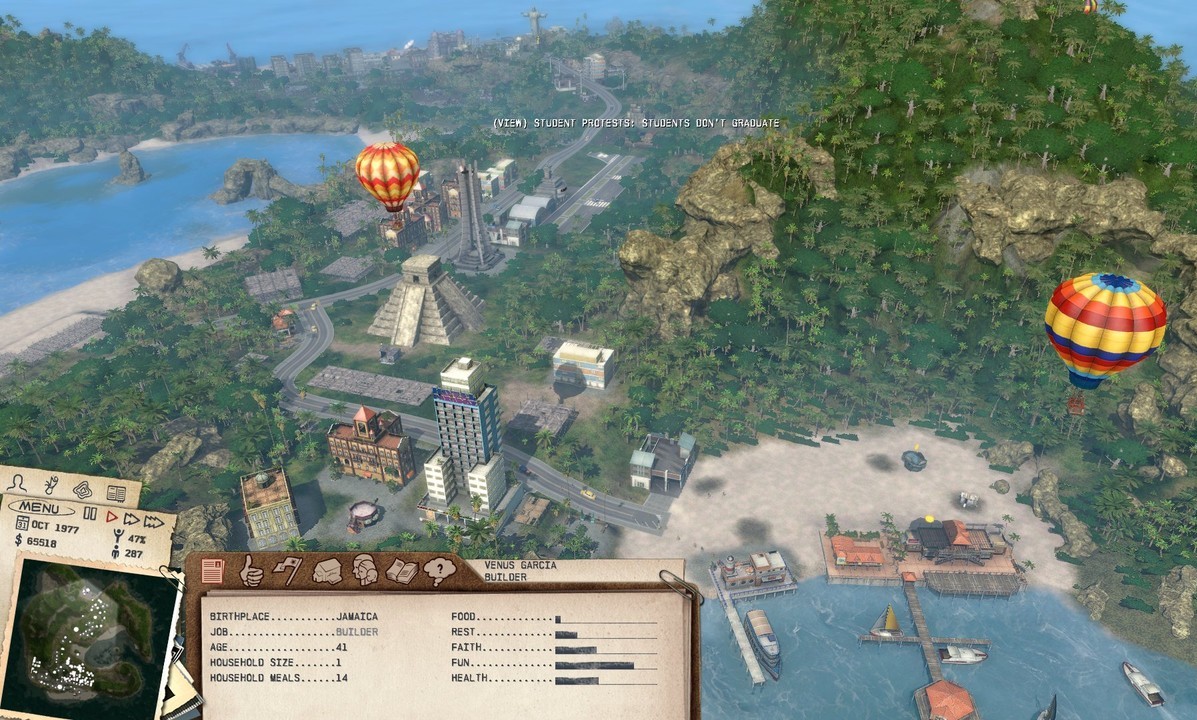Screen dimensions: 1197x720
Task: Open the thought bubble question tab
Action: pos(439,571)
